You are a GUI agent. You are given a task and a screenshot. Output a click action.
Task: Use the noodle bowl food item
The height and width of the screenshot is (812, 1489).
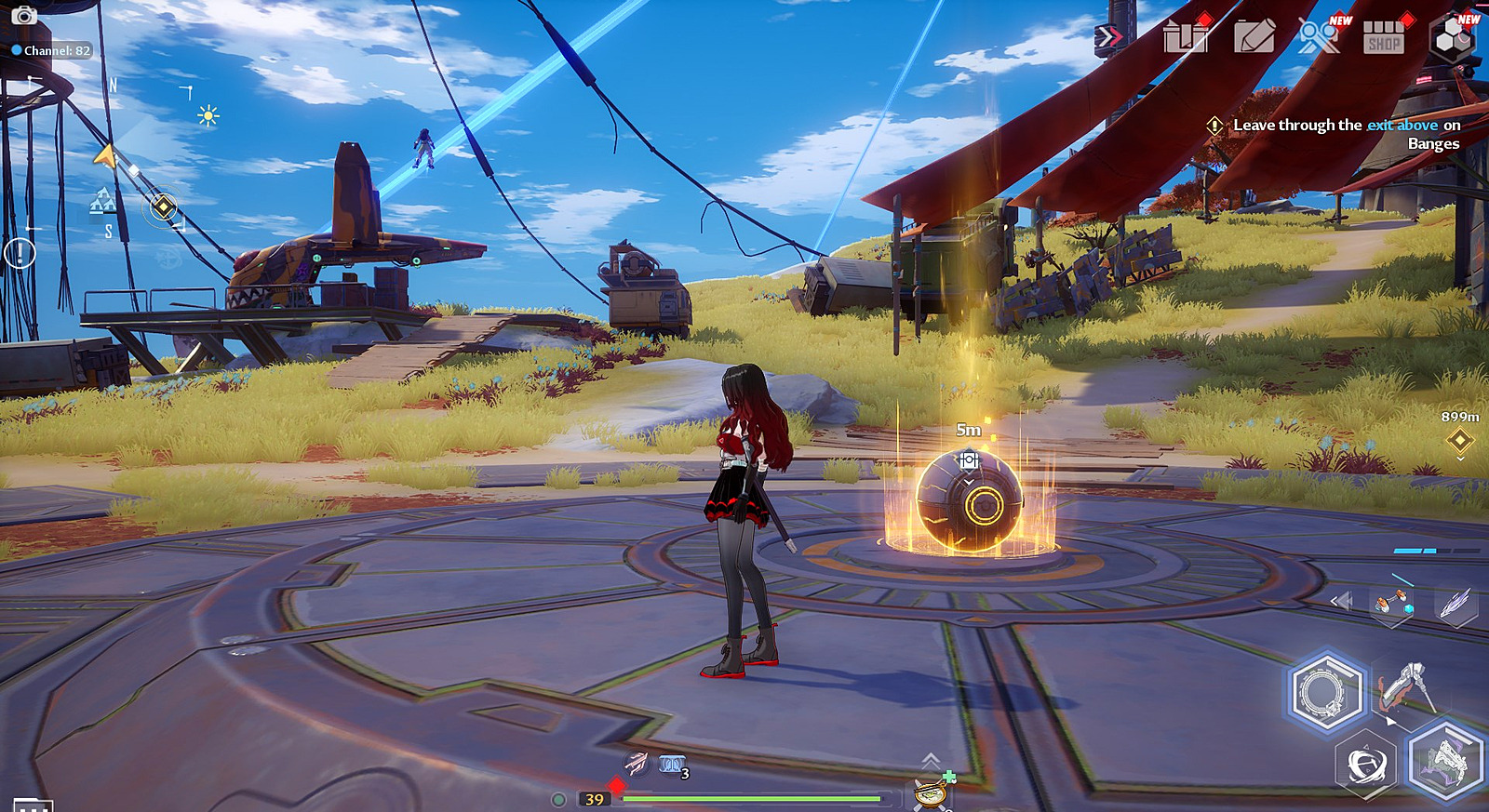click(931, 792)
